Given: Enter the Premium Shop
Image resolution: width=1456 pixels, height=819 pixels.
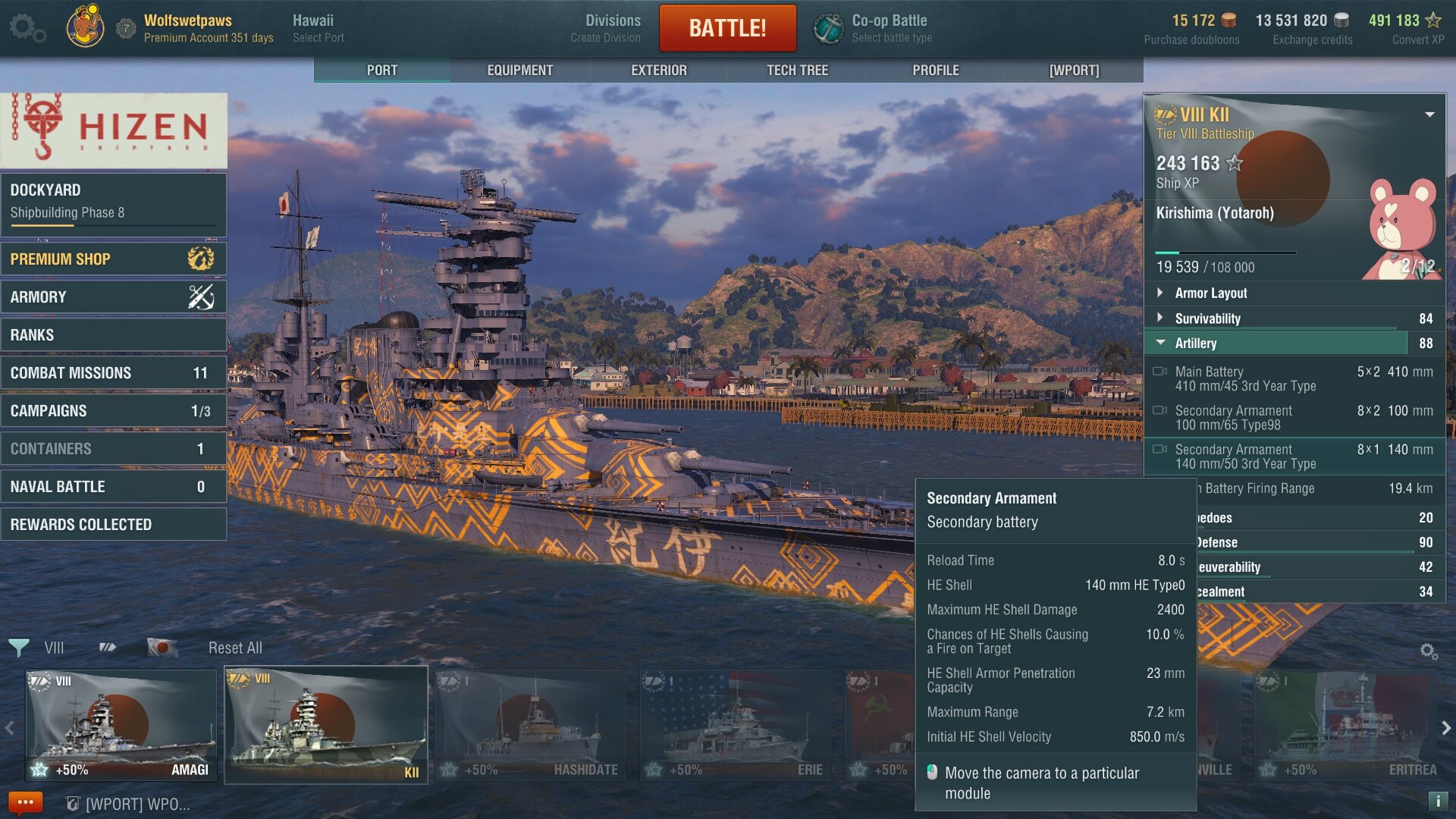Looking at the screenshot, I should (114, 259).
